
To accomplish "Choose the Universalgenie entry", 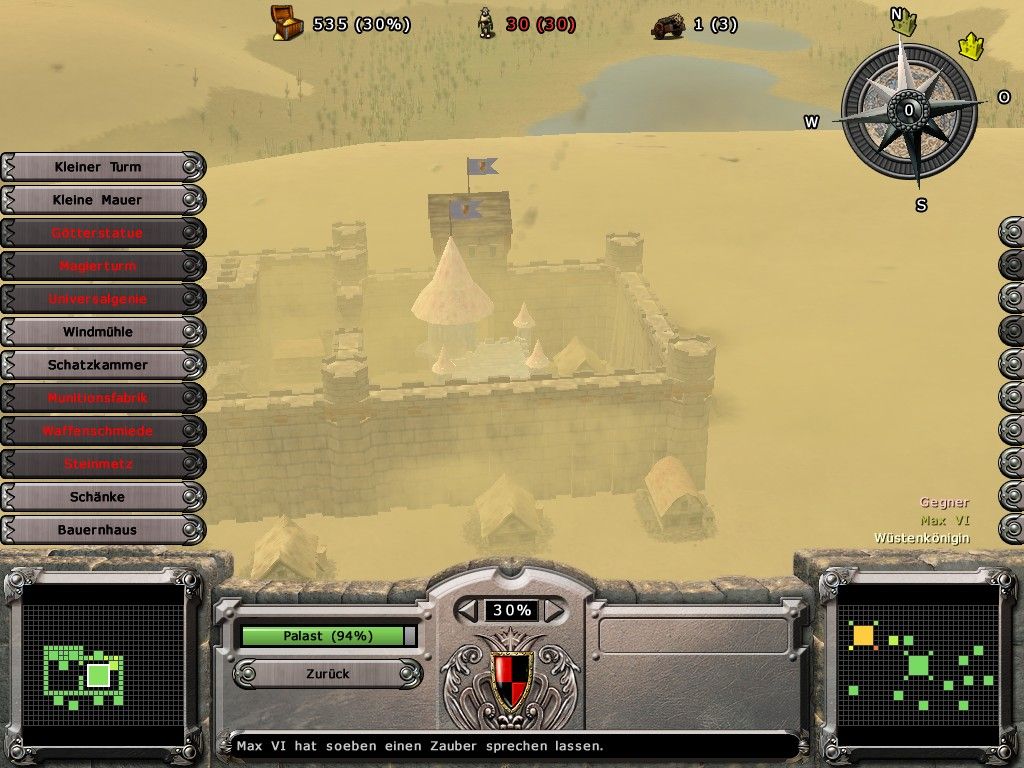I will tap(98, 299).
